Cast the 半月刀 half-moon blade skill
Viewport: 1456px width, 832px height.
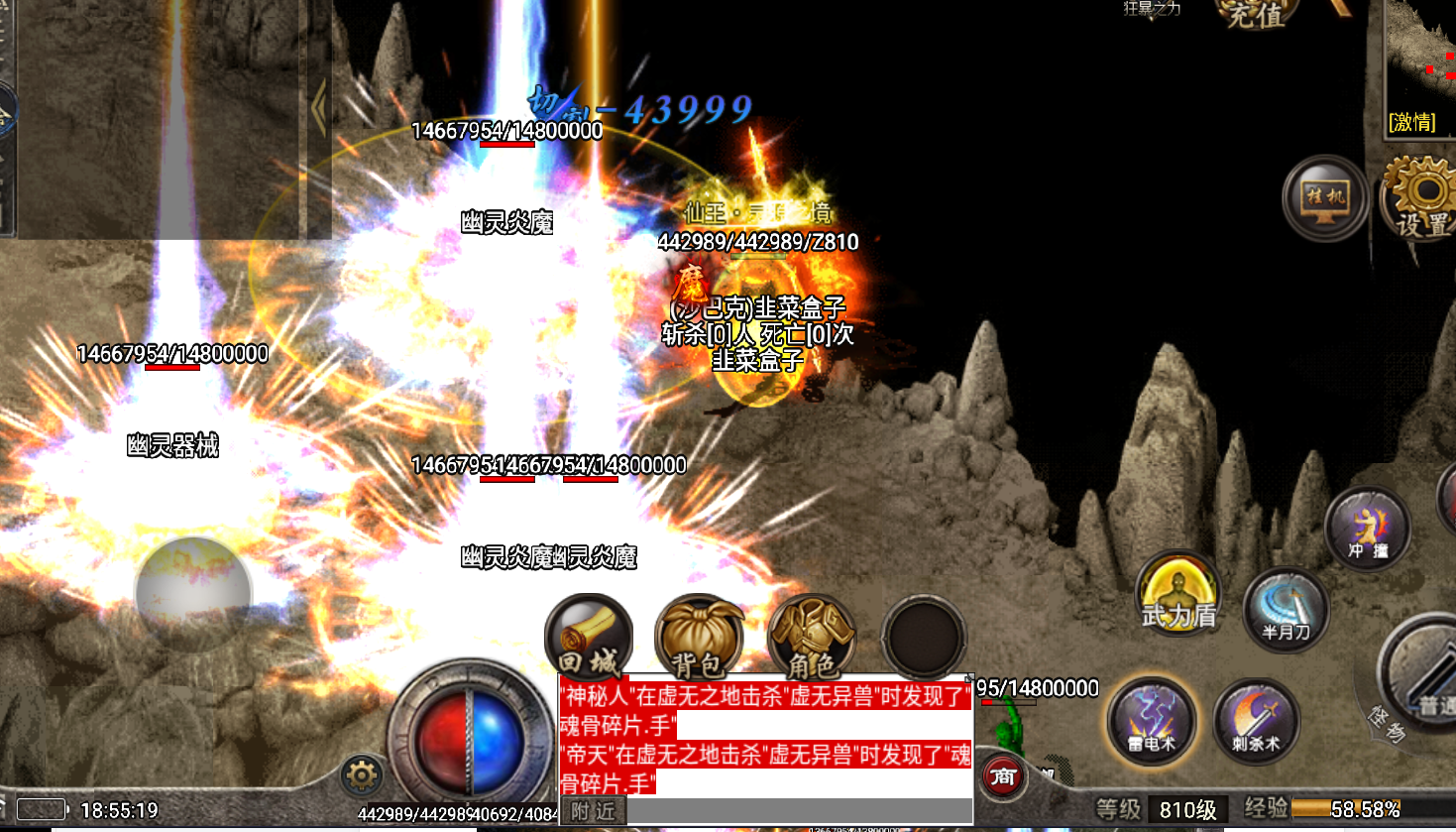point(1286,607)
